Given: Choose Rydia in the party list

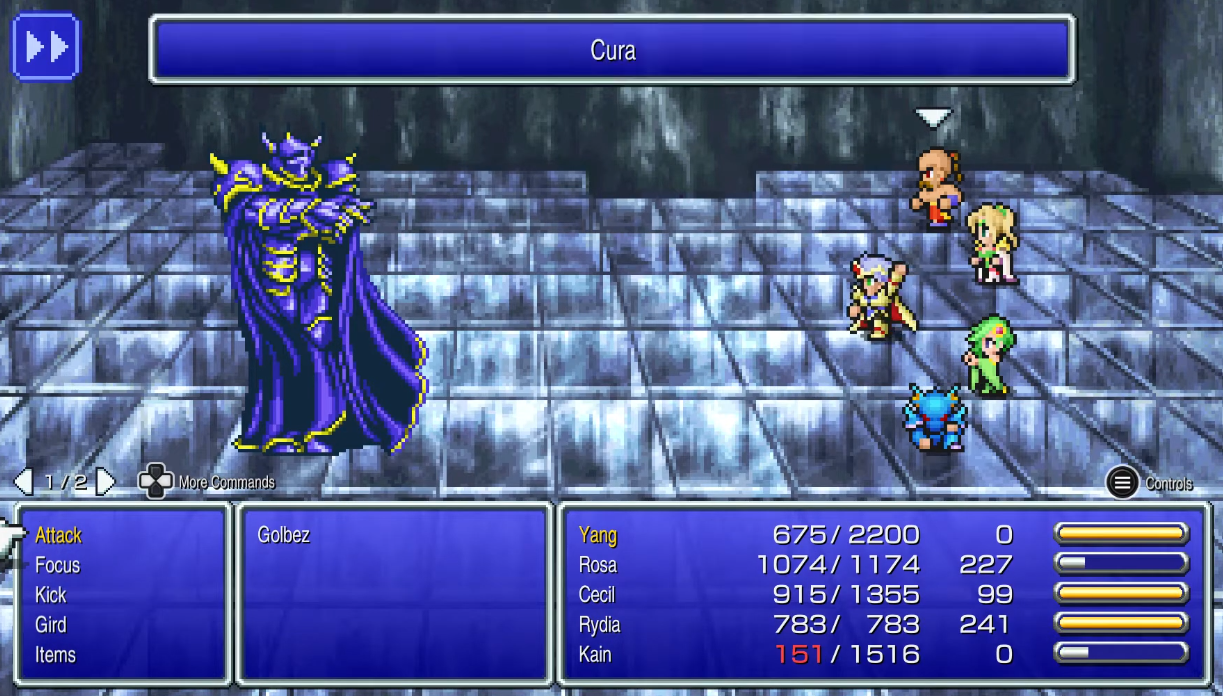Looking at the screenshot, I should click(600, 626).
